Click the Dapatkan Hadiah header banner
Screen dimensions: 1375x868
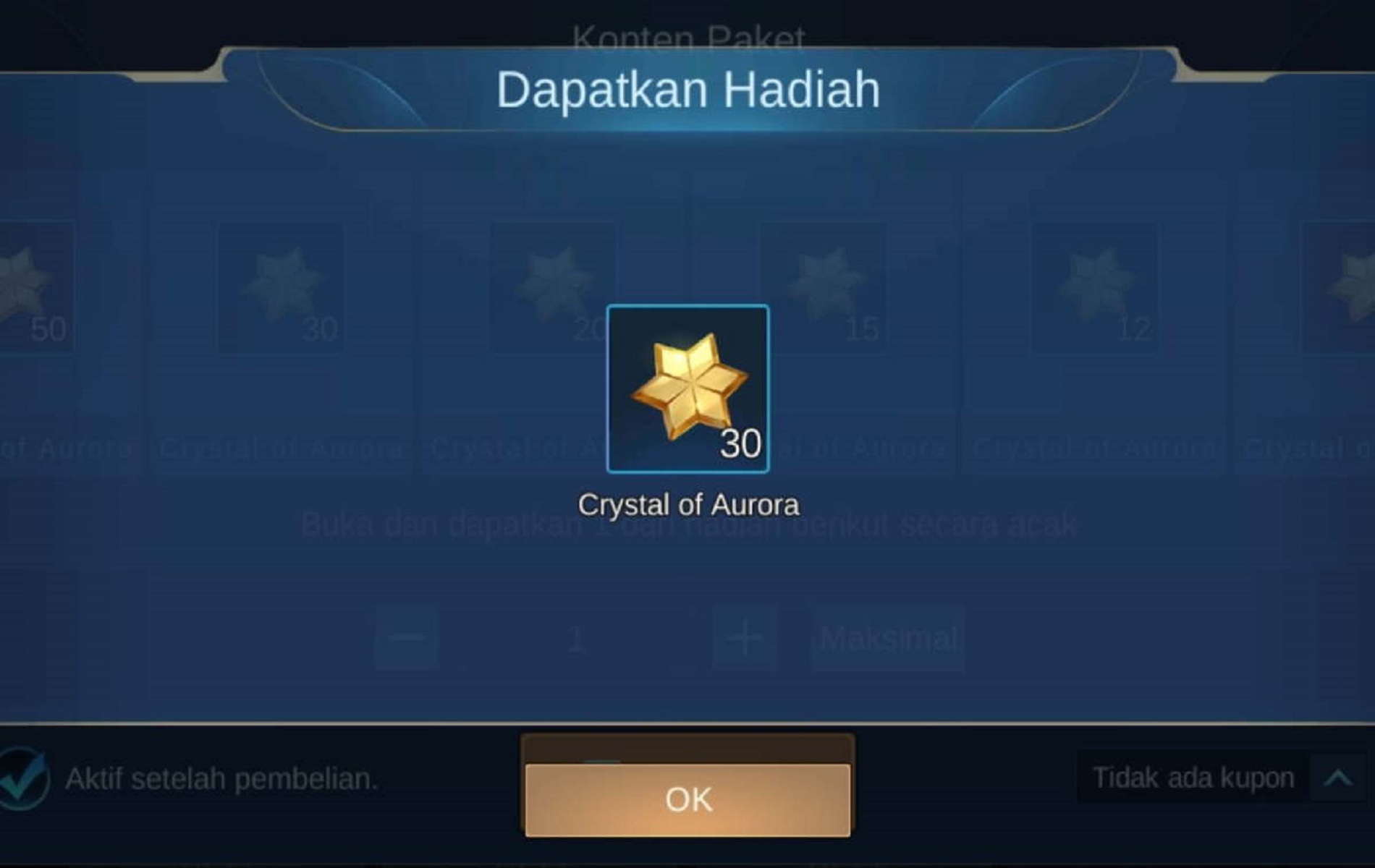(687, 88)
